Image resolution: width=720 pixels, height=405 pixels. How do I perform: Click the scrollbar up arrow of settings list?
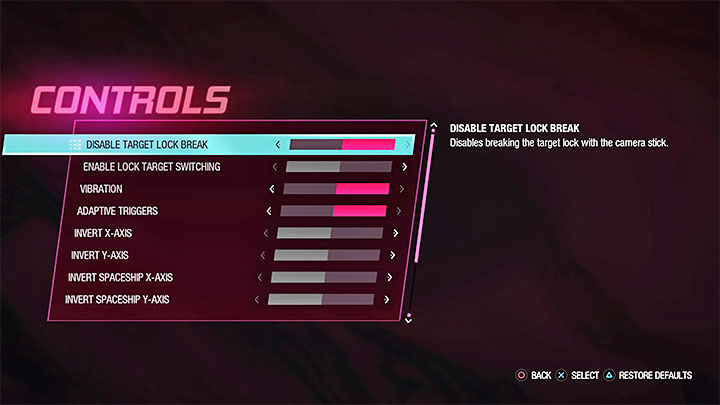pos(434,127)
